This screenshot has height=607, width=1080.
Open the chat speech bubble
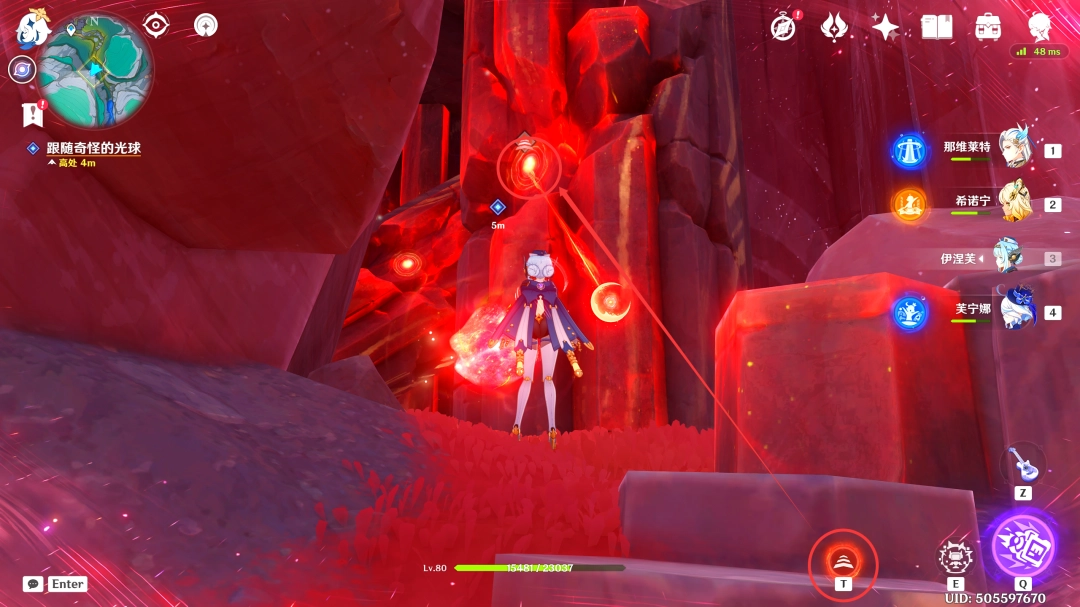(33, 584)
